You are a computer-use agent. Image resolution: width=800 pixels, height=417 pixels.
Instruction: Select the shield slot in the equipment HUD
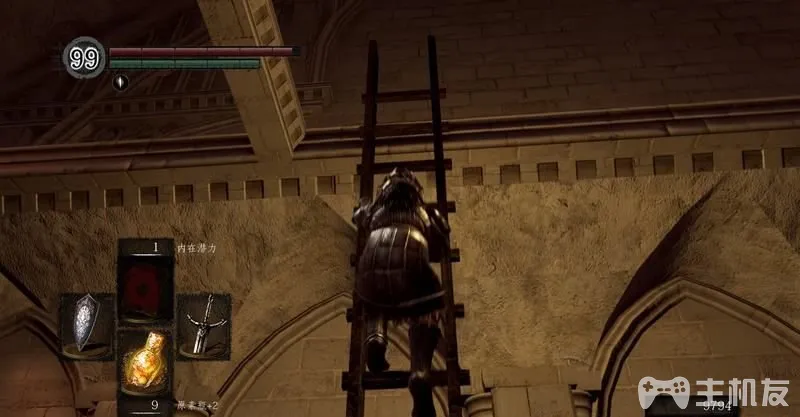(87, 324)
